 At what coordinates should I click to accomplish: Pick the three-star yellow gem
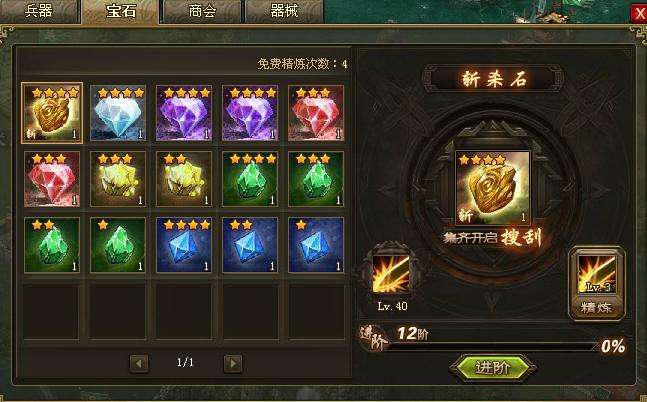[118, 178]
